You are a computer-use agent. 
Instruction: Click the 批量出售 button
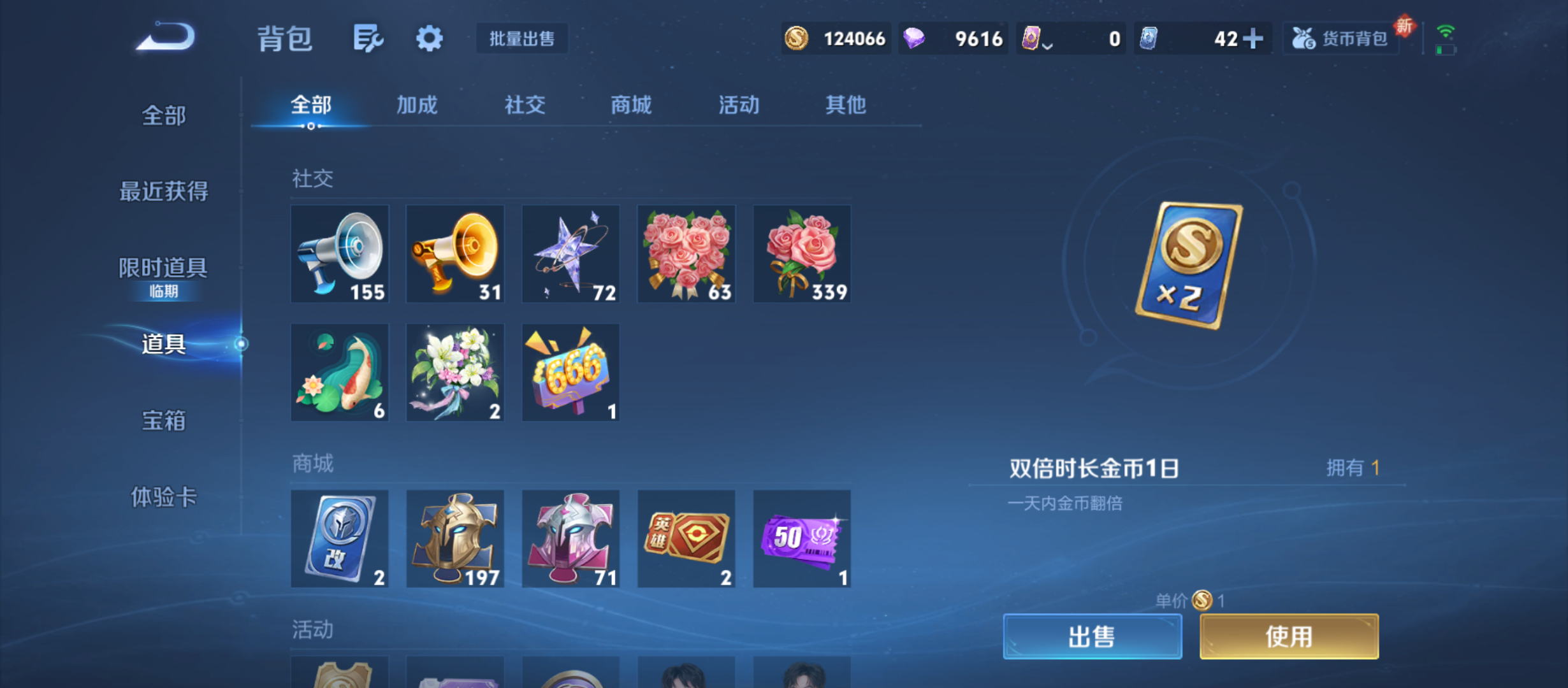point(521,39)
